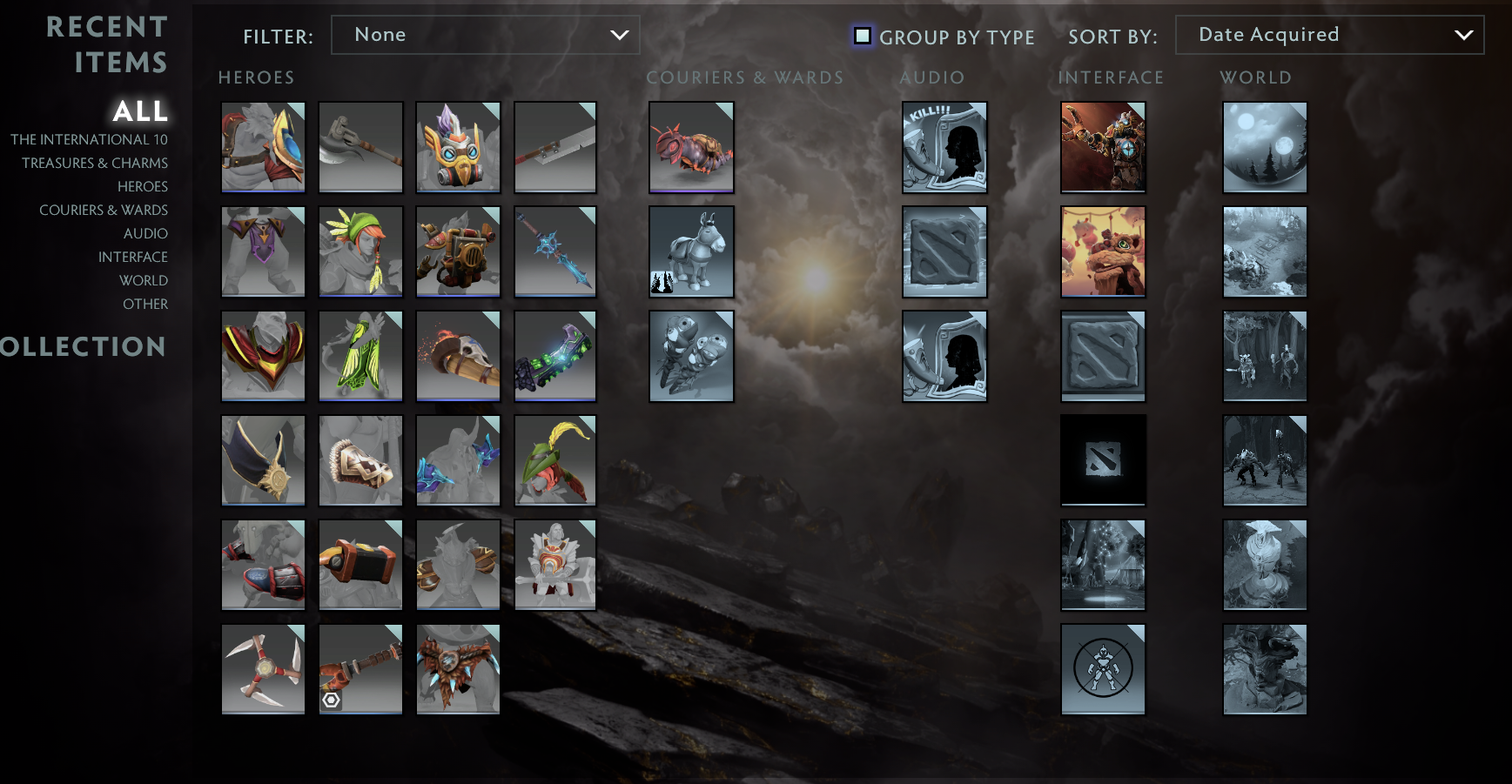Image resolution: width=1512 pixels, height=784 pixels.
Task: Click the ALL items filter link
Action: point(139,111)
